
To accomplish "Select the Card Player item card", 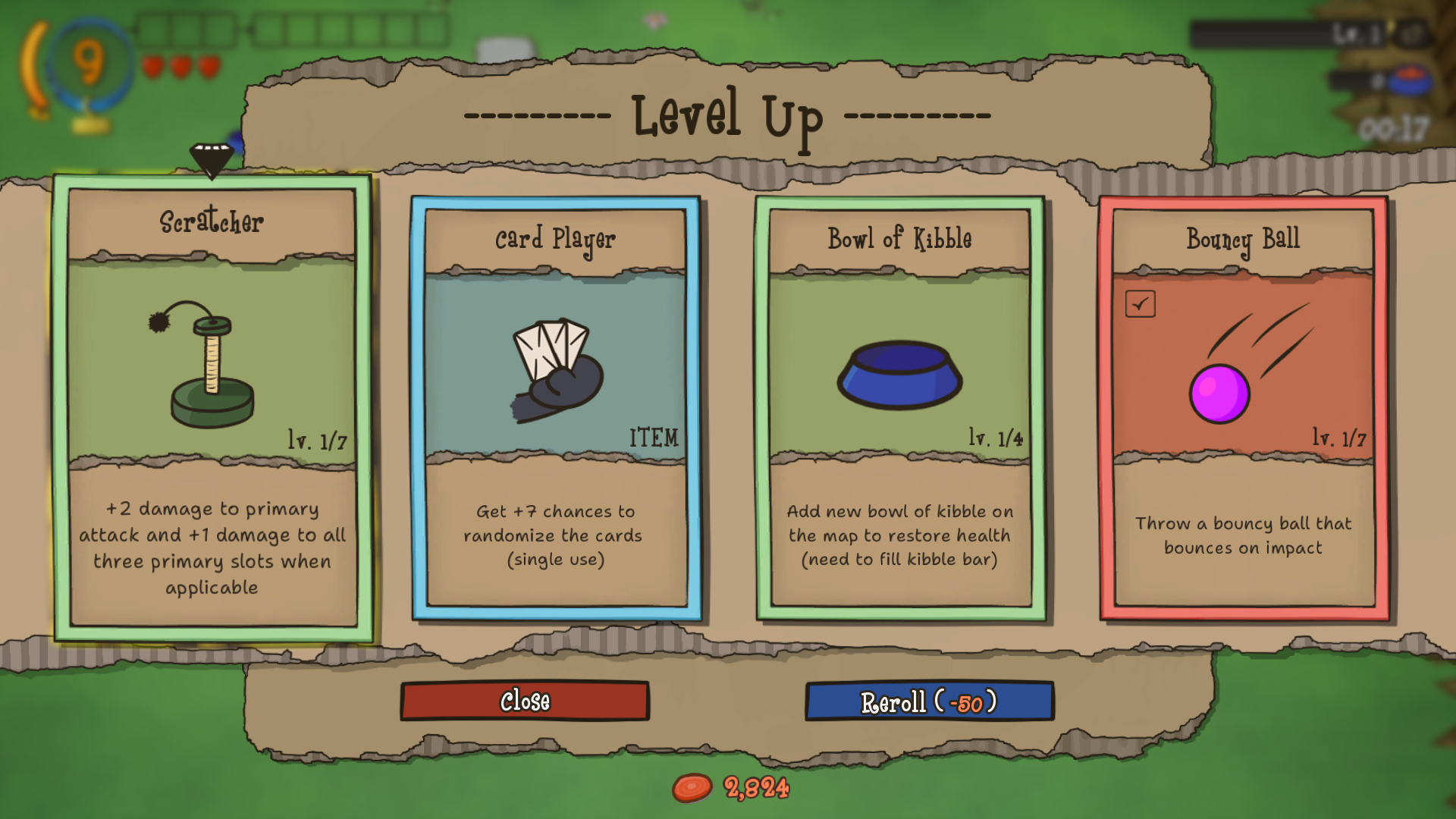I will coord(556,409).
